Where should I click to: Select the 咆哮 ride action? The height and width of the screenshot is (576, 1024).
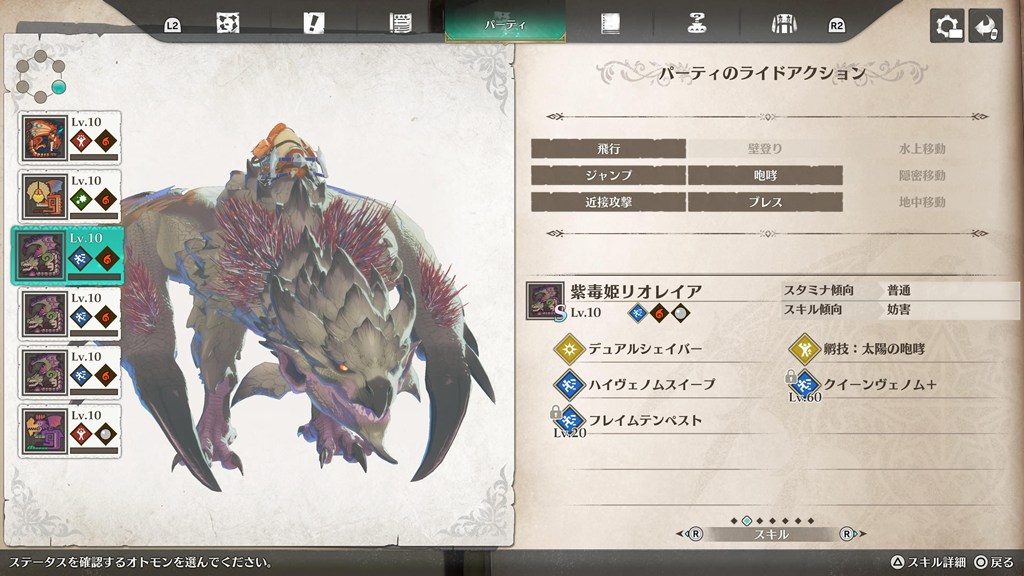point(765,175)
